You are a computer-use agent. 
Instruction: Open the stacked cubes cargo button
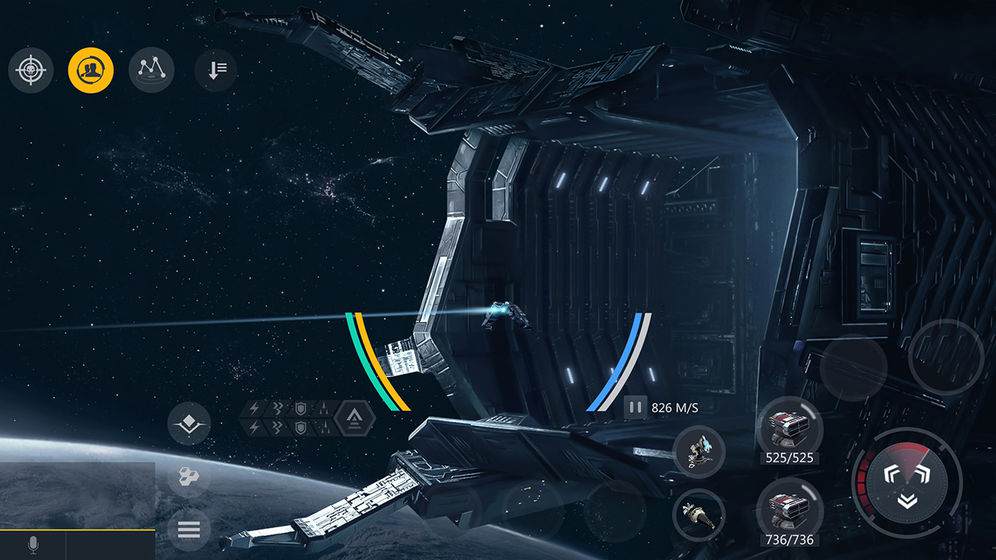click(x=188, y=478)
